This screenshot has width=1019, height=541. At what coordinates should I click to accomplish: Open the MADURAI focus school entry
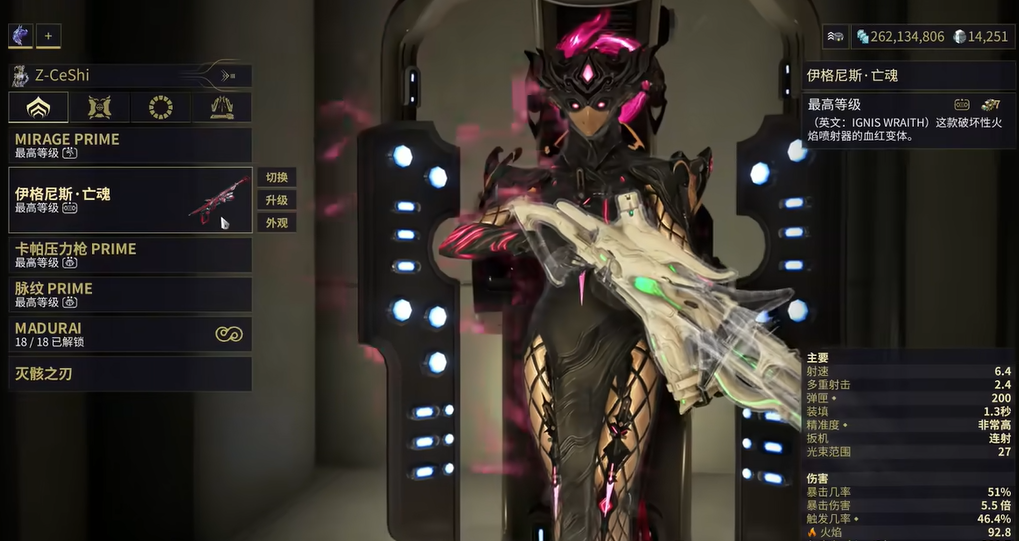pos(130,334)
